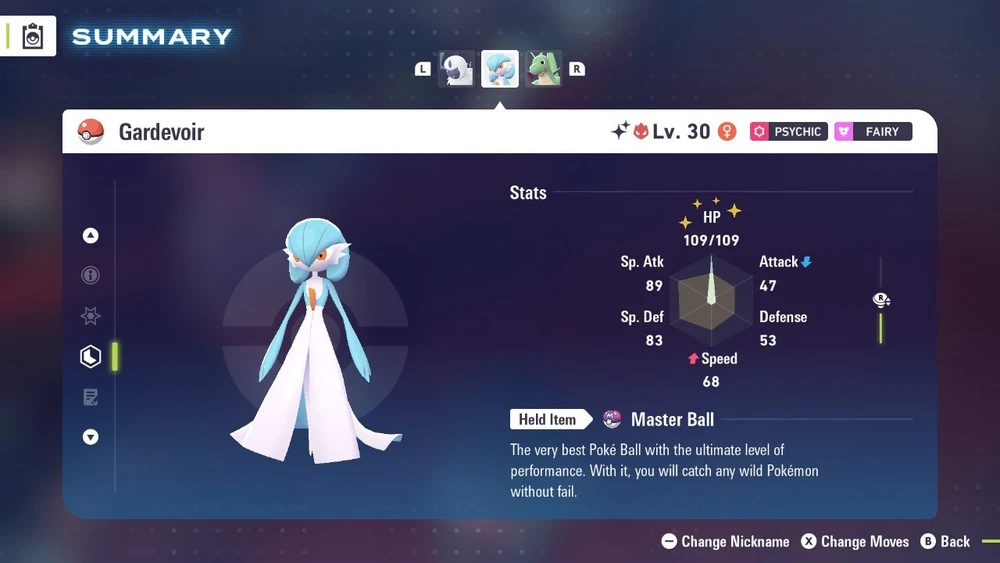Click the Fairy type badge
Image resolution: width=1000 pixels, height=563 pixels.
click(873, 131)
